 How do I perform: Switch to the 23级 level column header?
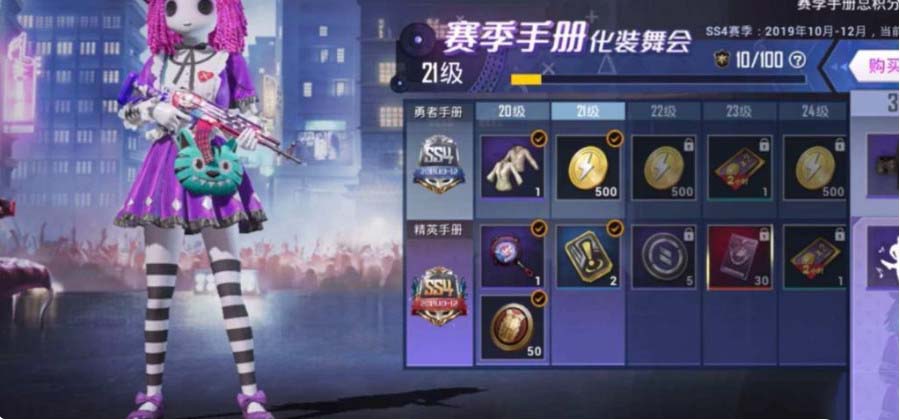739,111
